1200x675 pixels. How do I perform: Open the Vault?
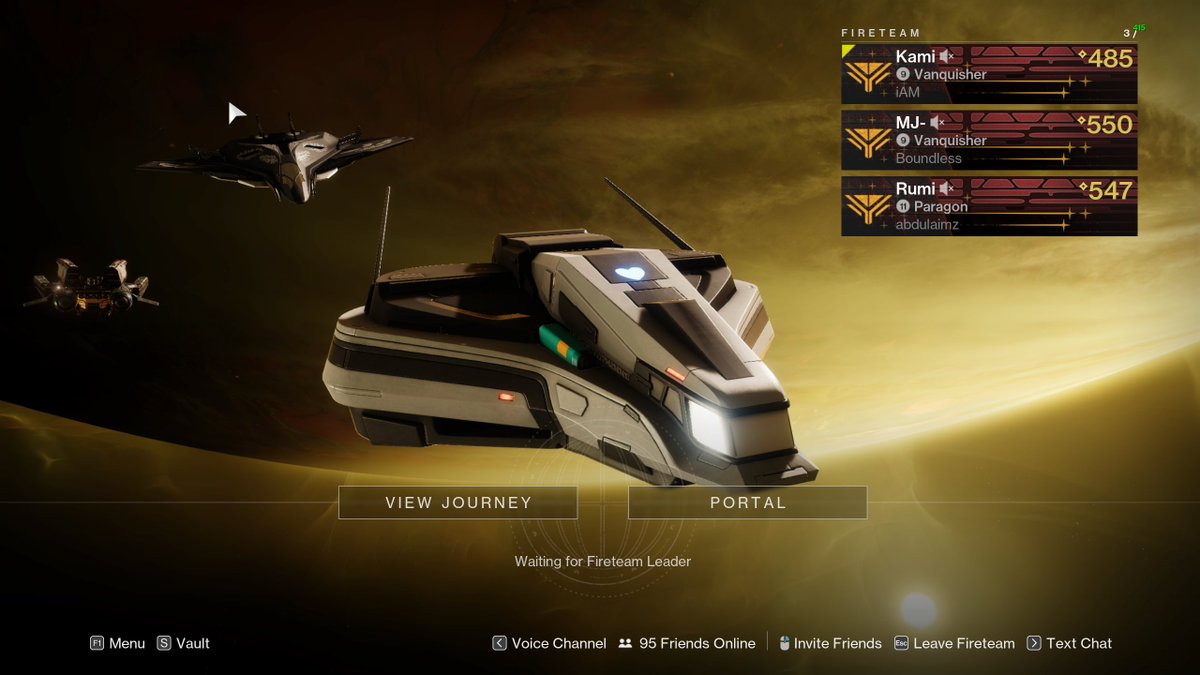(x=183, y=644)
